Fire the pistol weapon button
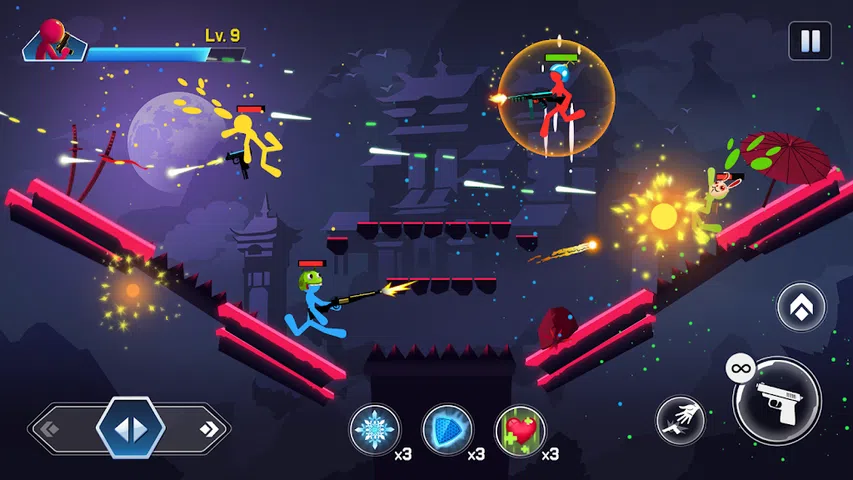 (778, 401)
